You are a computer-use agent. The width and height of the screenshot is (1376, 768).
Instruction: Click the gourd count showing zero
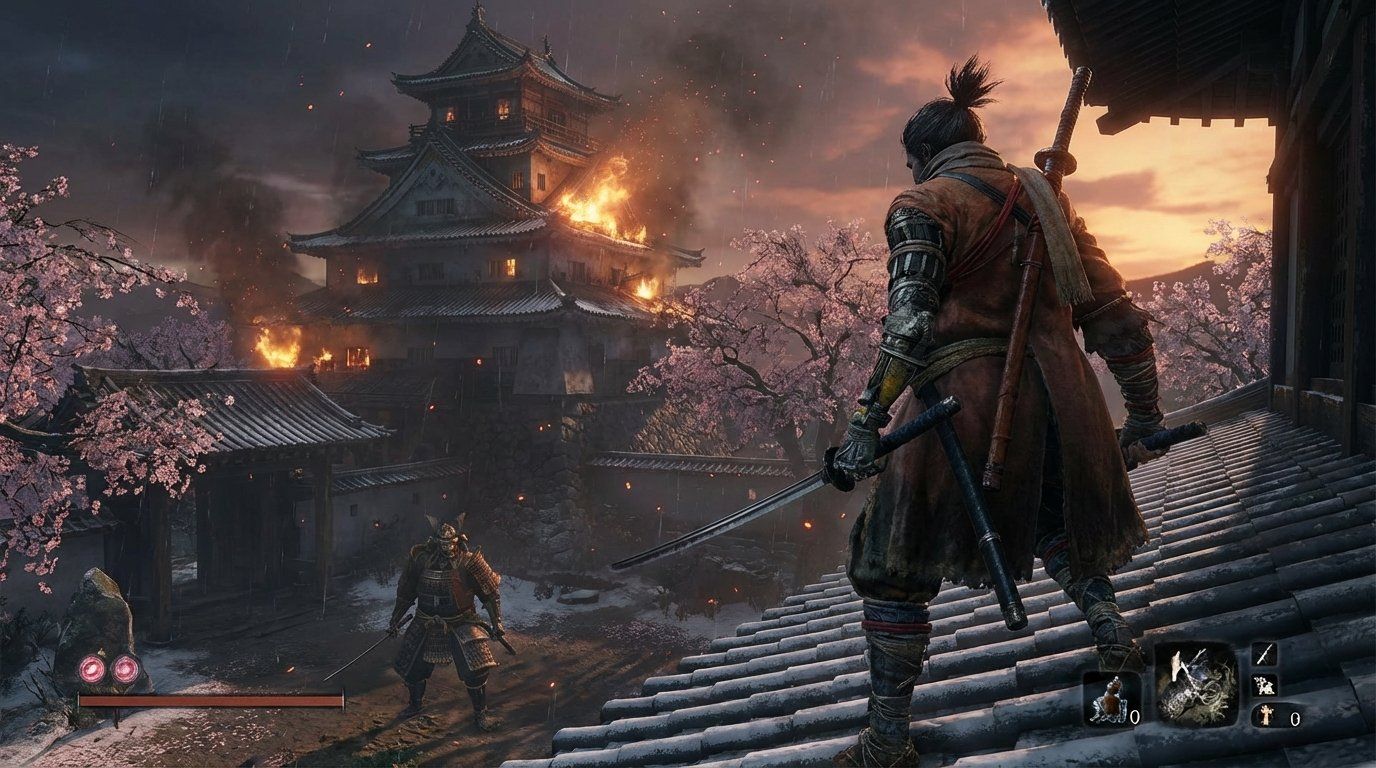[x=1135, y=717]
